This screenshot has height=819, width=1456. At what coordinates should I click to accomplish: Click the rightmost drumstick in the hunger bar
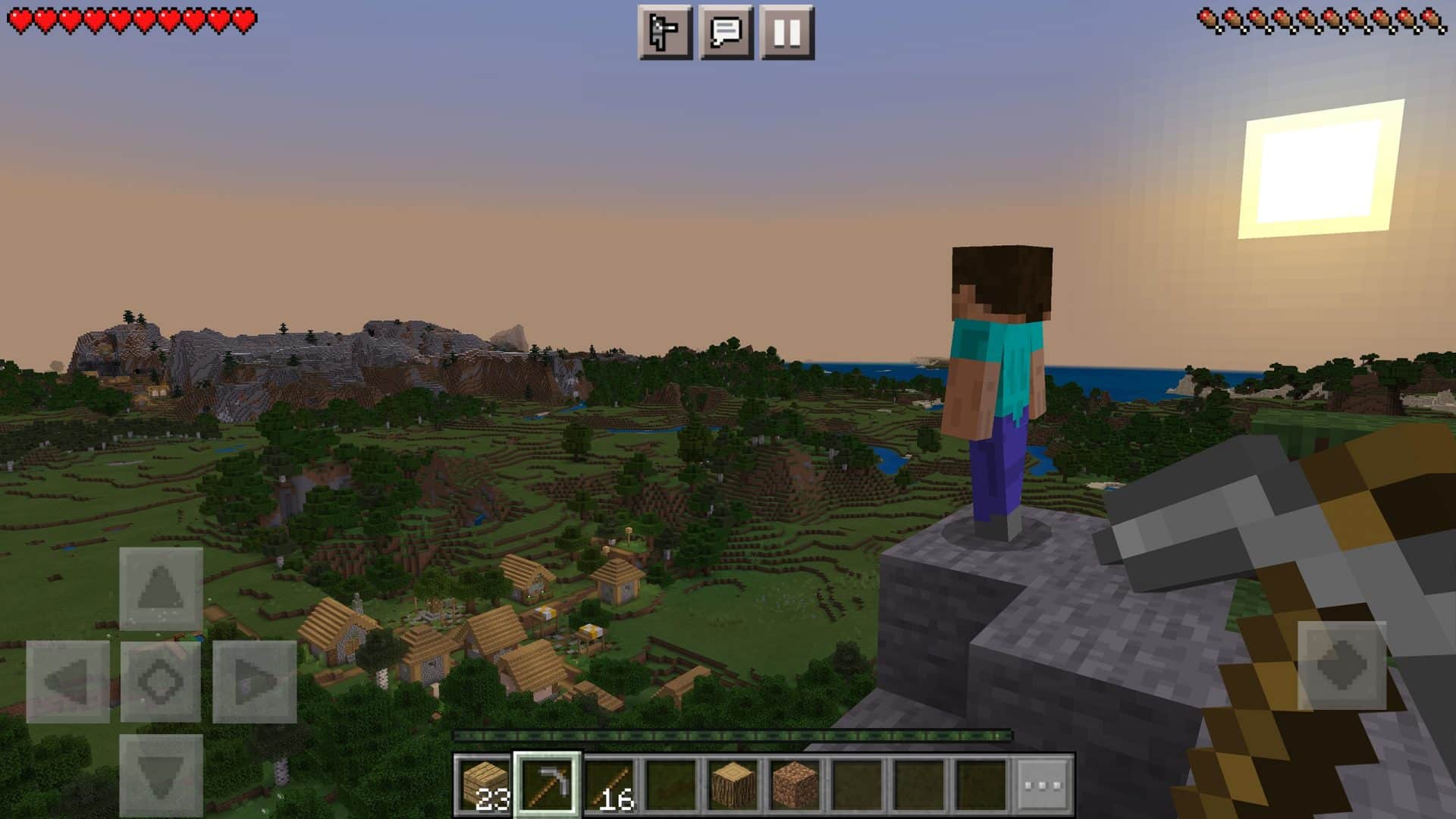[1433, 20]
